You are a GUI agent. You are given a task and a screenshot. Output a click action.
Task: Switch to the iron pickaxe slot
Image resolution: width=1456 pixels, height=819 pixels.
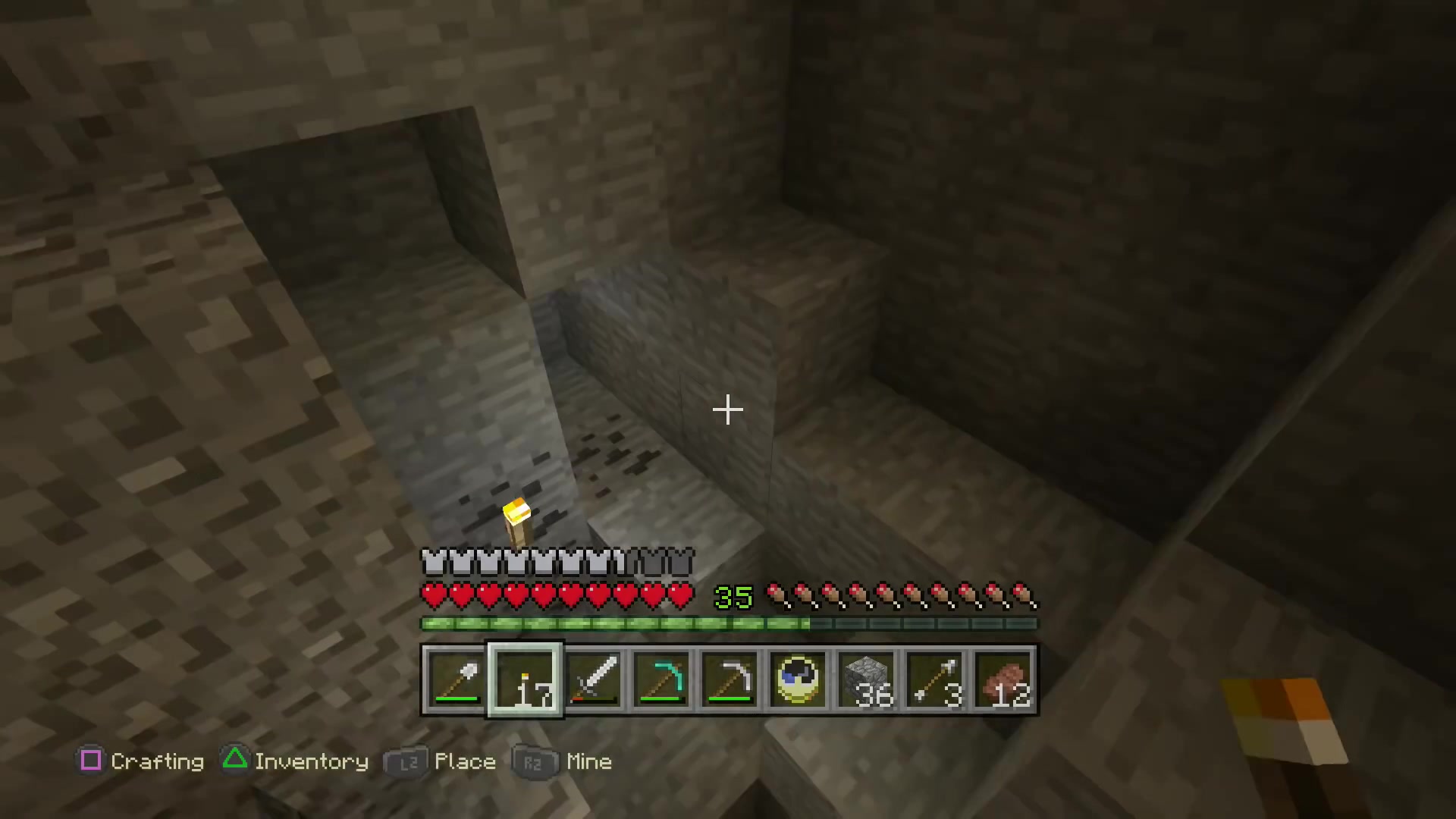pyautogui.click(x=730, y=680)
